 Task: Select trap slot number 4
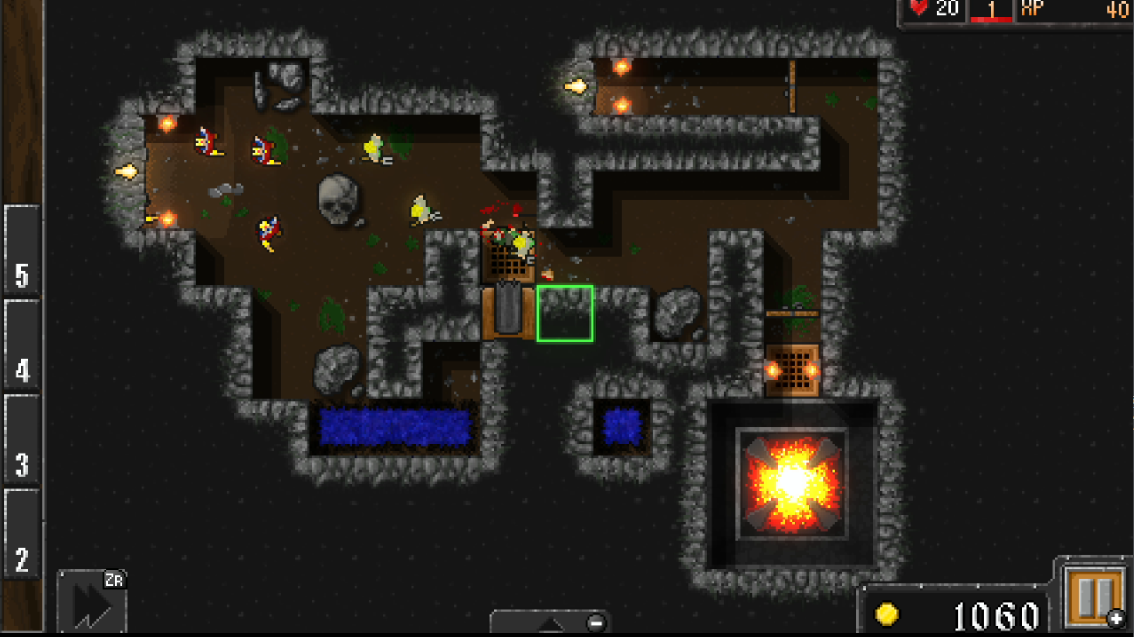[22, 345]
